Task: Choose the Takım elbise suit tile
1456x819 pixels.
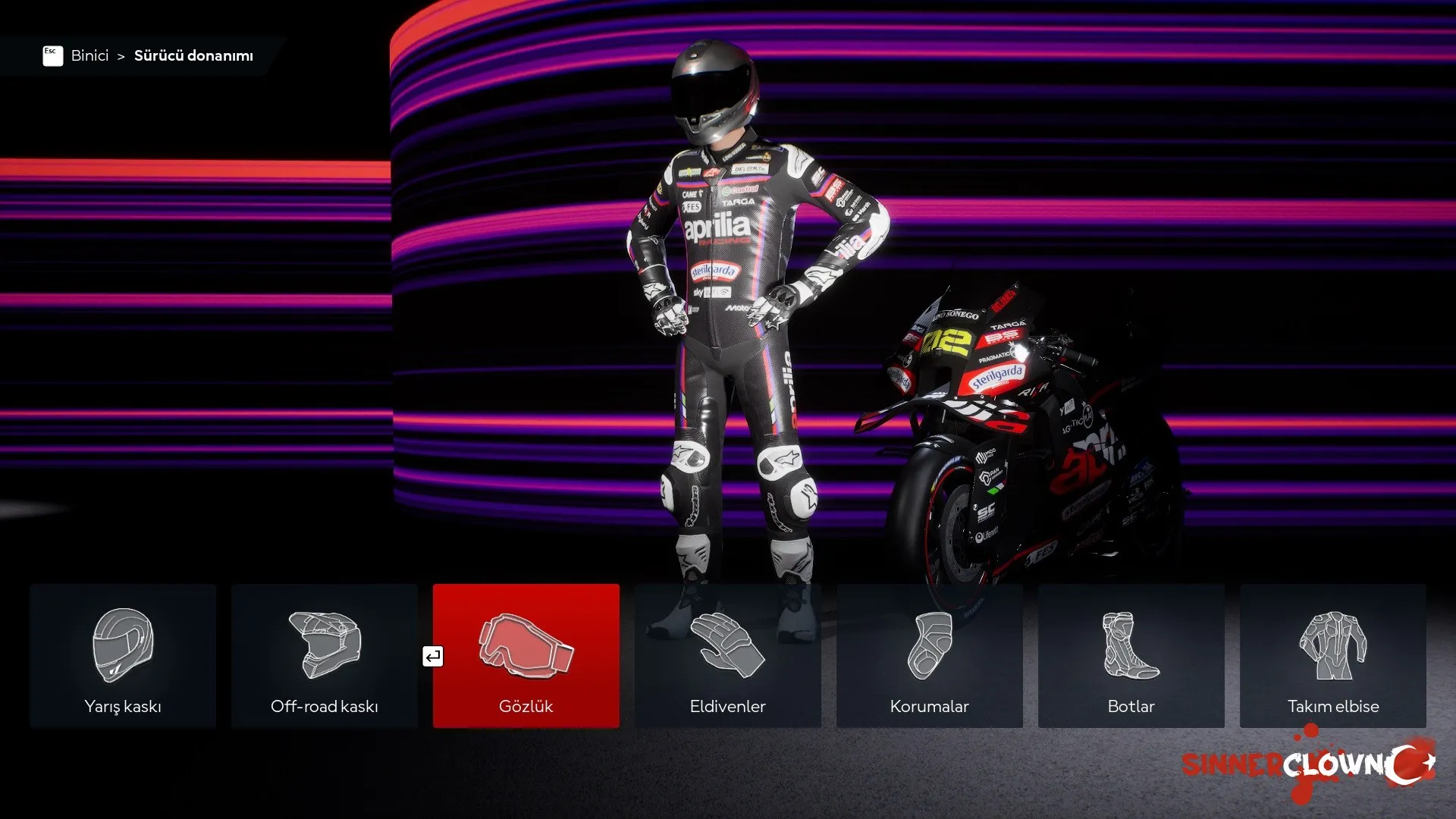Action: click(1333, 656)
